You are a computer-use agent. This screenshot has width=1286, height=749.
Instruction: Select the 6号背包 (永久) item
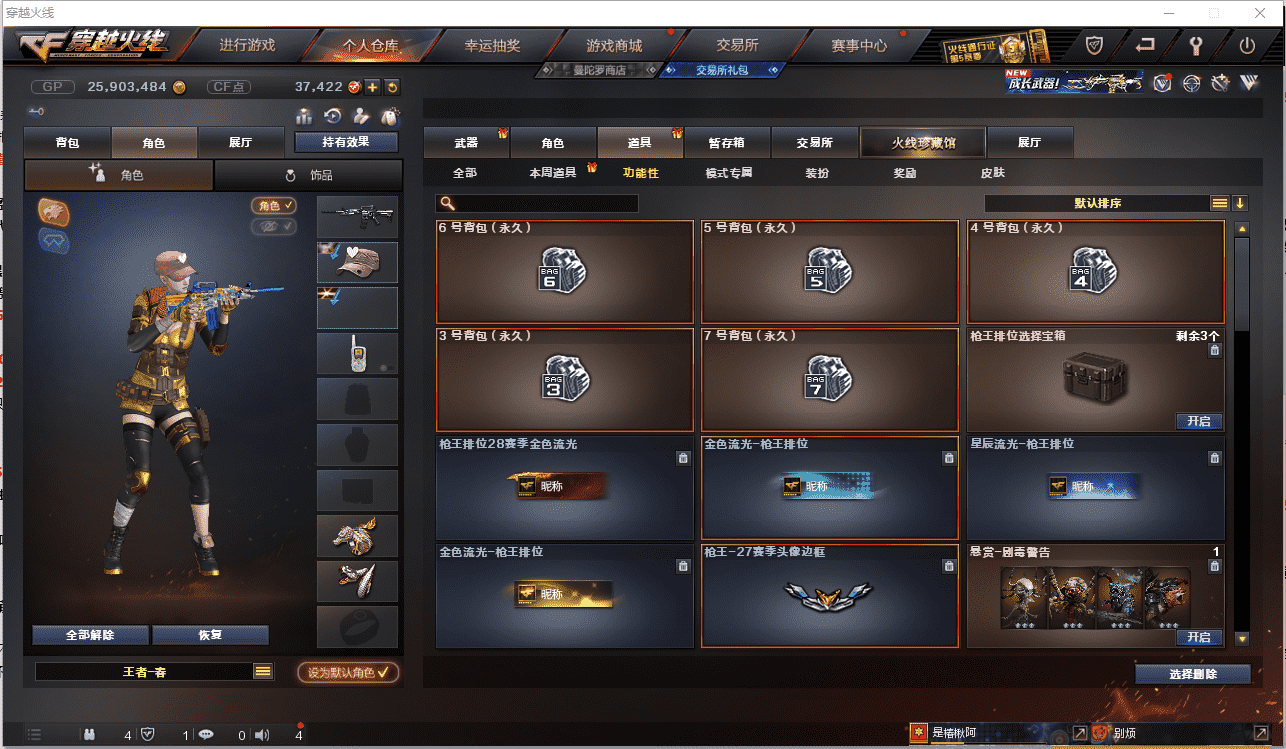(565, 271)
